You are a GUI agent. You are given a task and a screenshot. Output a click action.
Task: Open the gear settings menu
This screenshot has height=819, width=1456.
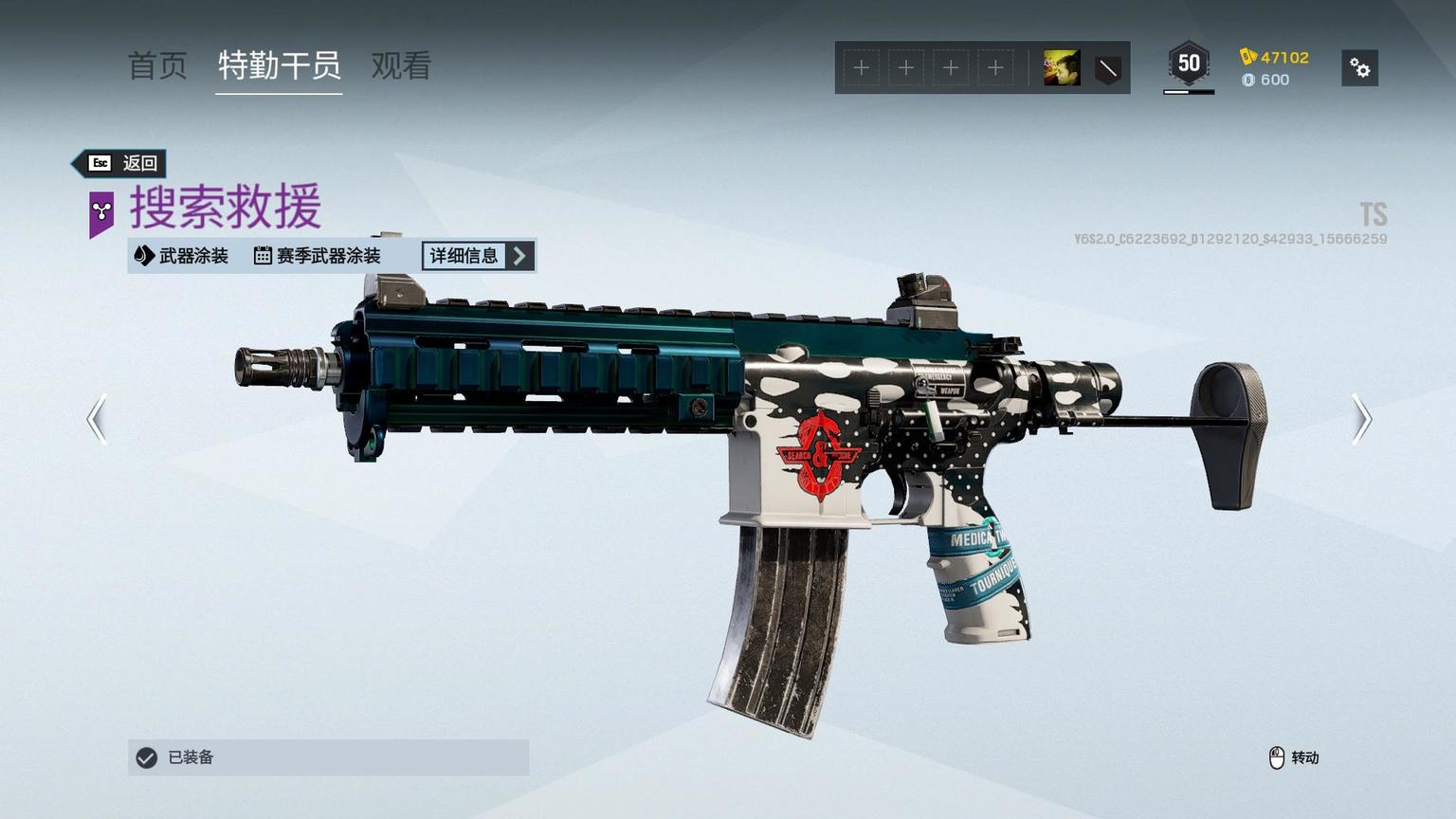[x=1359, y=68]
